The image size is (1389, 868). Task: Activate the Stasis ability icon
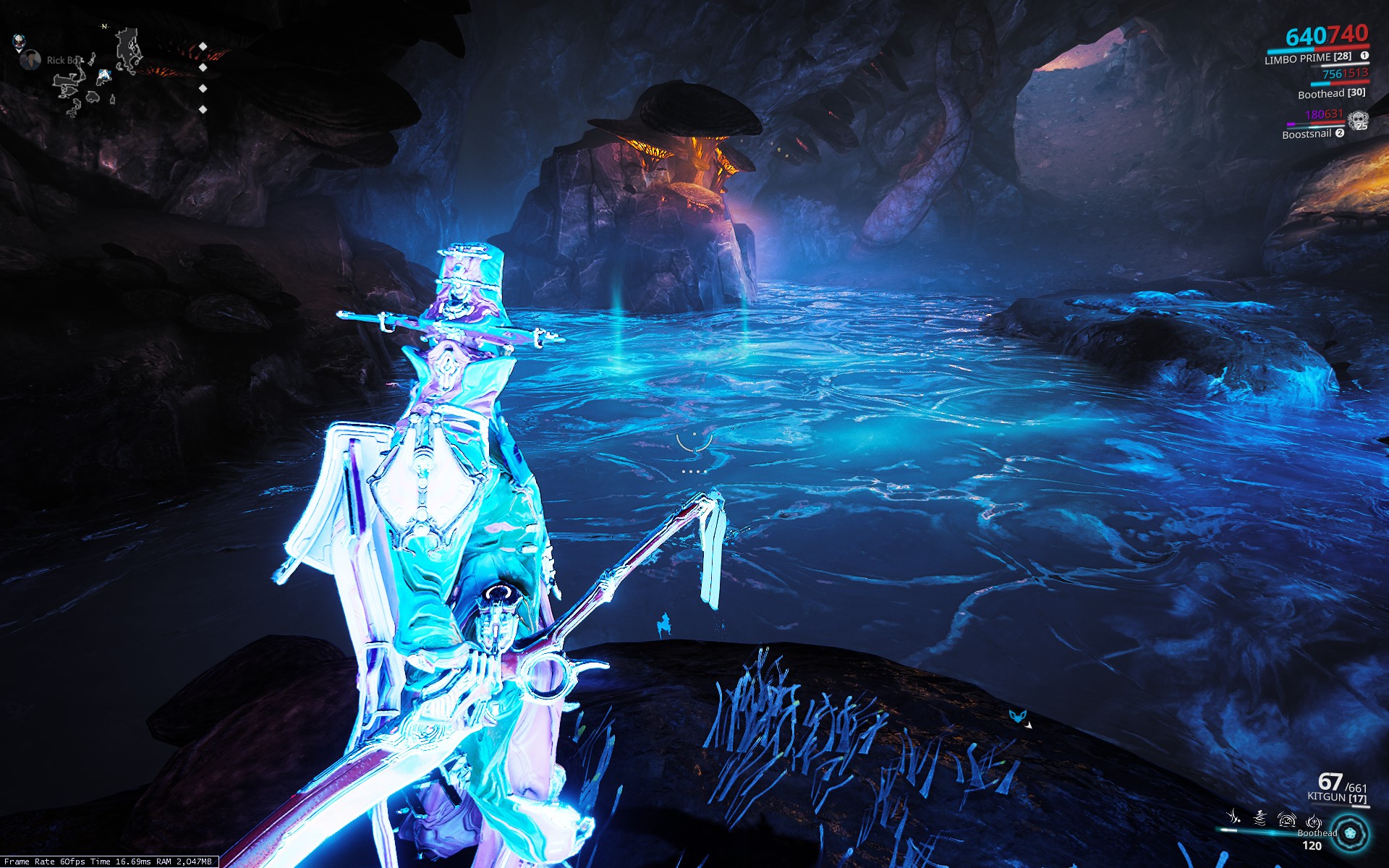coord(1260,817)
